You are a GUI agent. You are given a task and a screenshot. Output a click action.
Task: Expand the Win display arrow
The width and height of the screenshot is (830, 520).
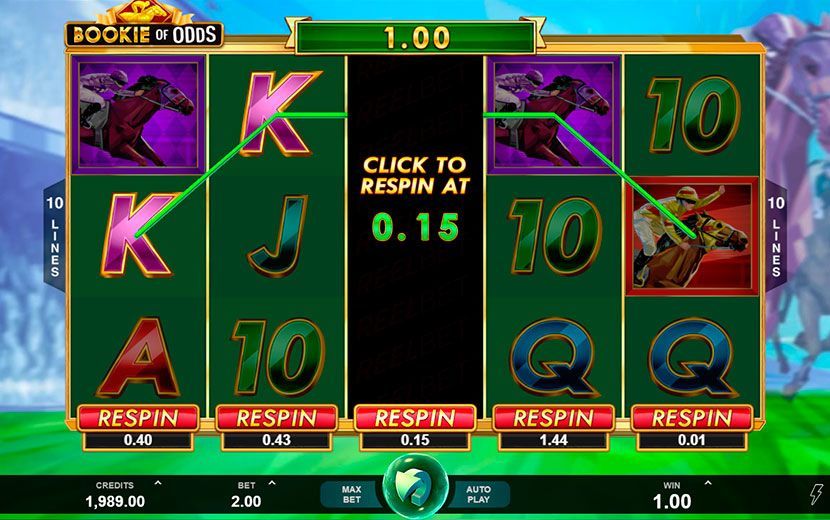coord(708,484)
